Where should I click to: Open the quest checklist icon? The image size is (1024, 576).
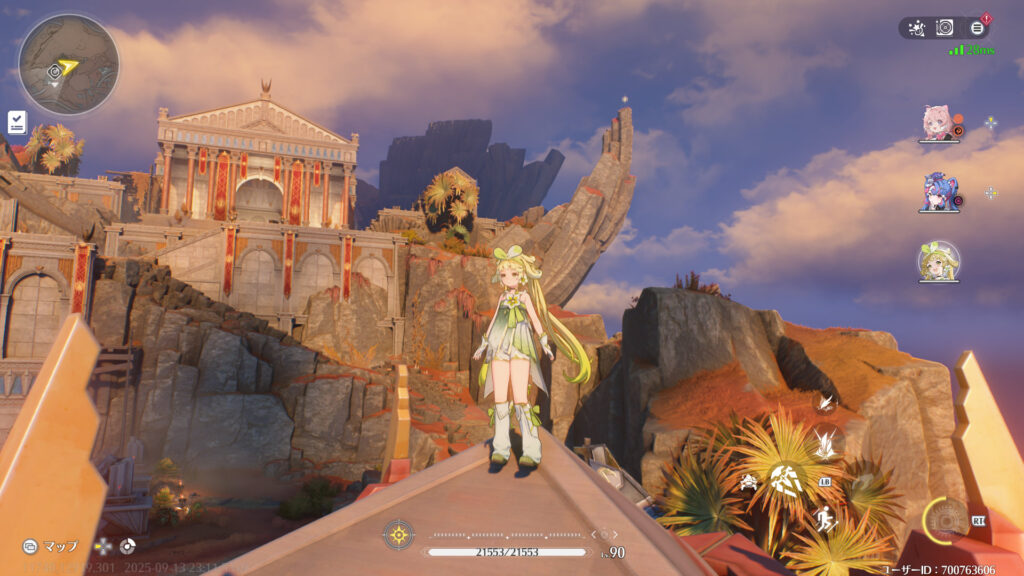pos(17,122)
